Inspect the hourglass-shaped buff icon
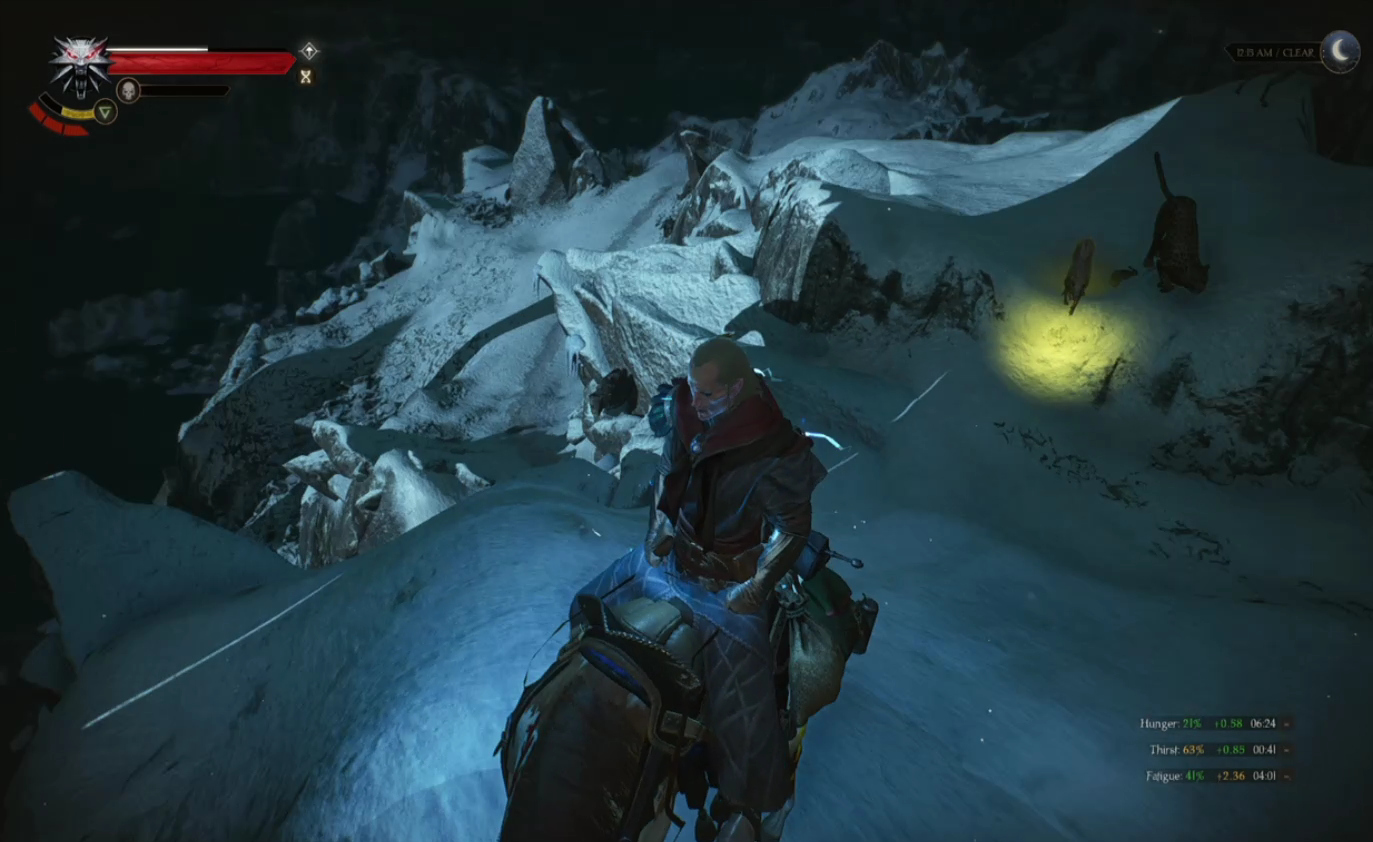 [x=306, y=76]
